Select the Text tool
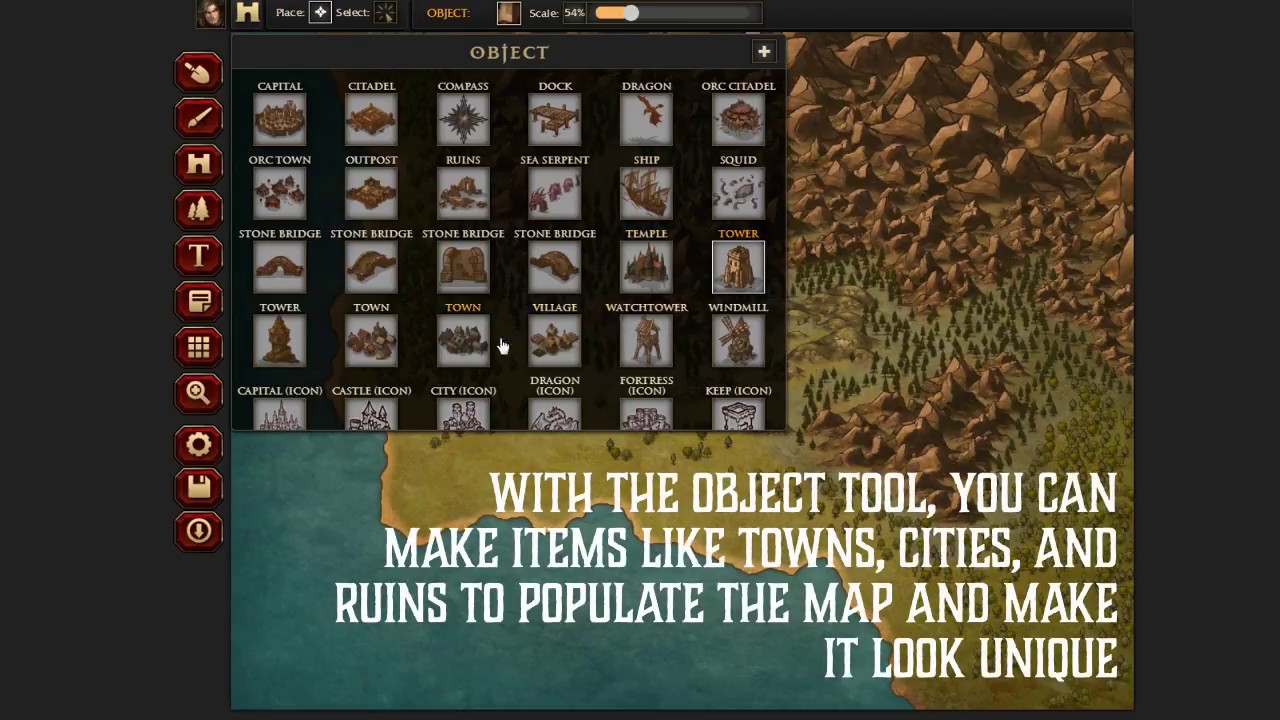Image resolution: width=1280 pixels, height=720 pixels. point(198,256)
